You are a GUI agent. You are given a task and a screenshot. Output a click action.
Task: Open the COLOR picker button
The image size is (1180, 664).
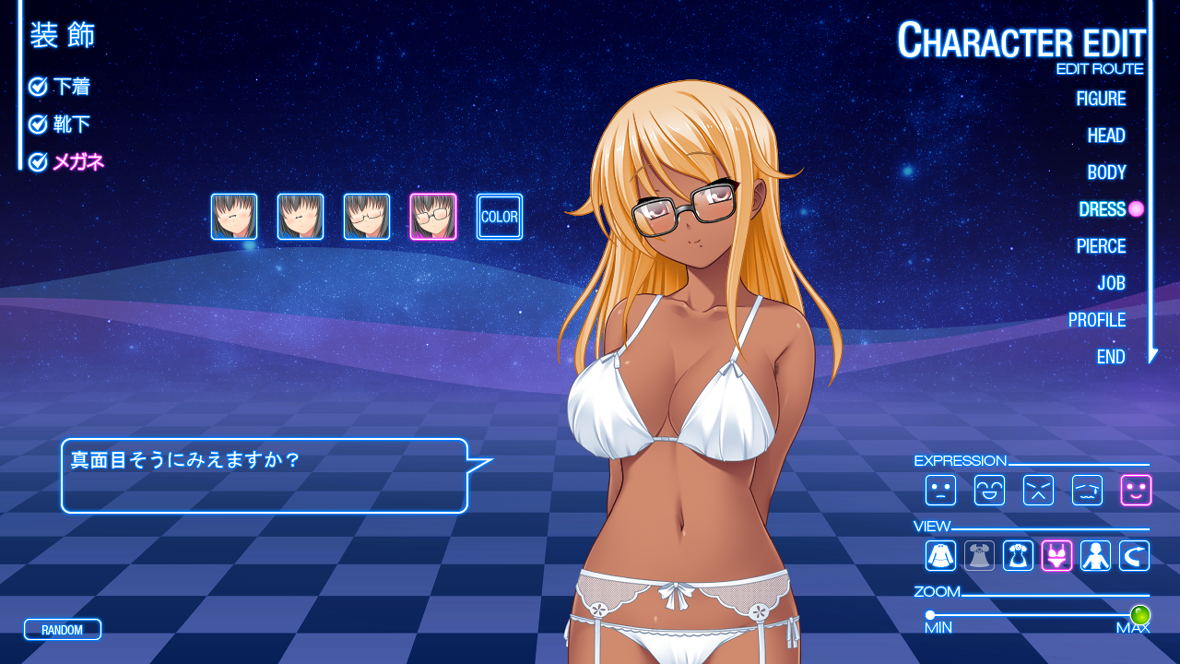(499, 217)
